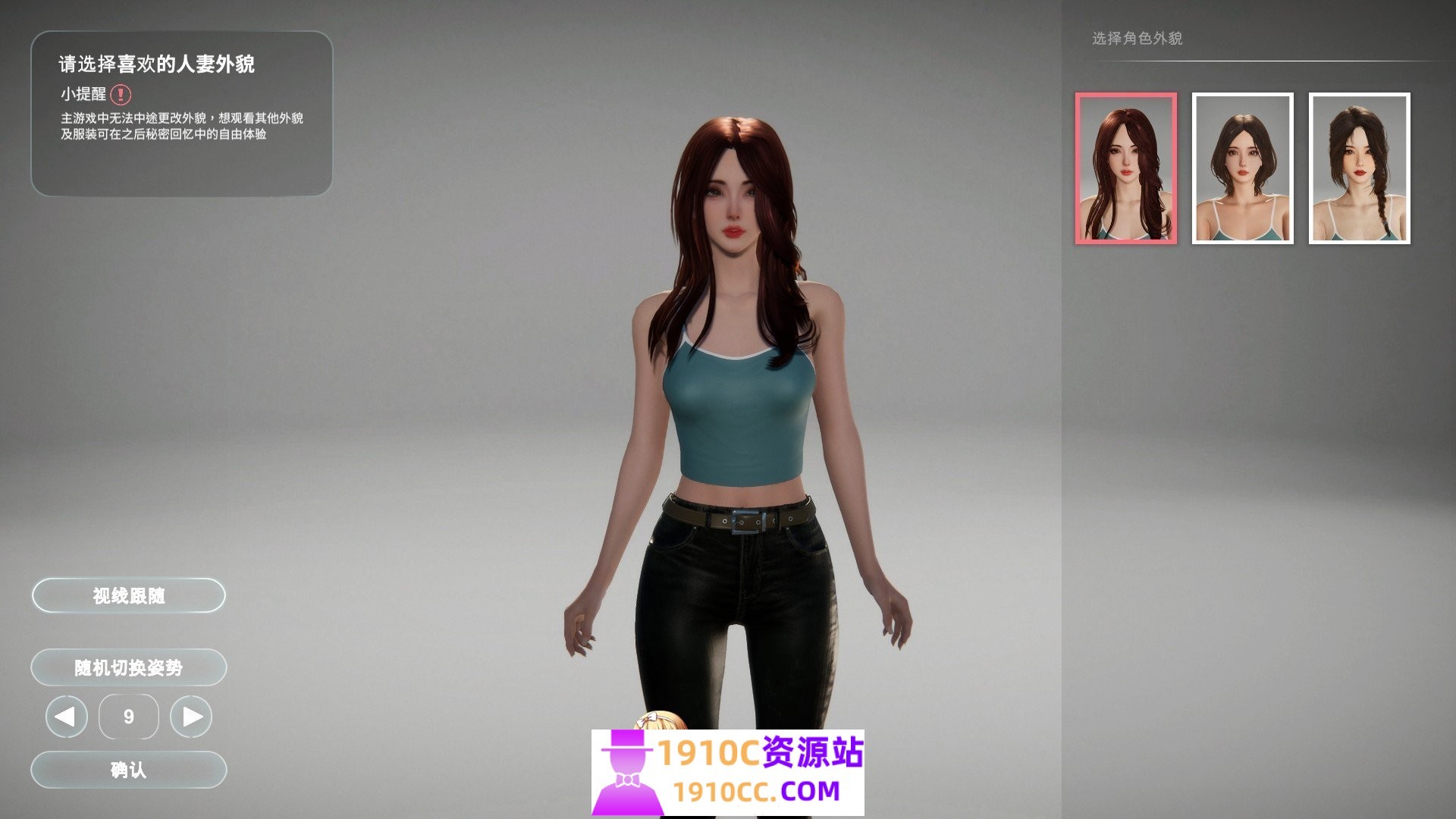Open the 随机切换姿势 random pose switcher
The image size is (1456, 819).
tap(127, 668)
